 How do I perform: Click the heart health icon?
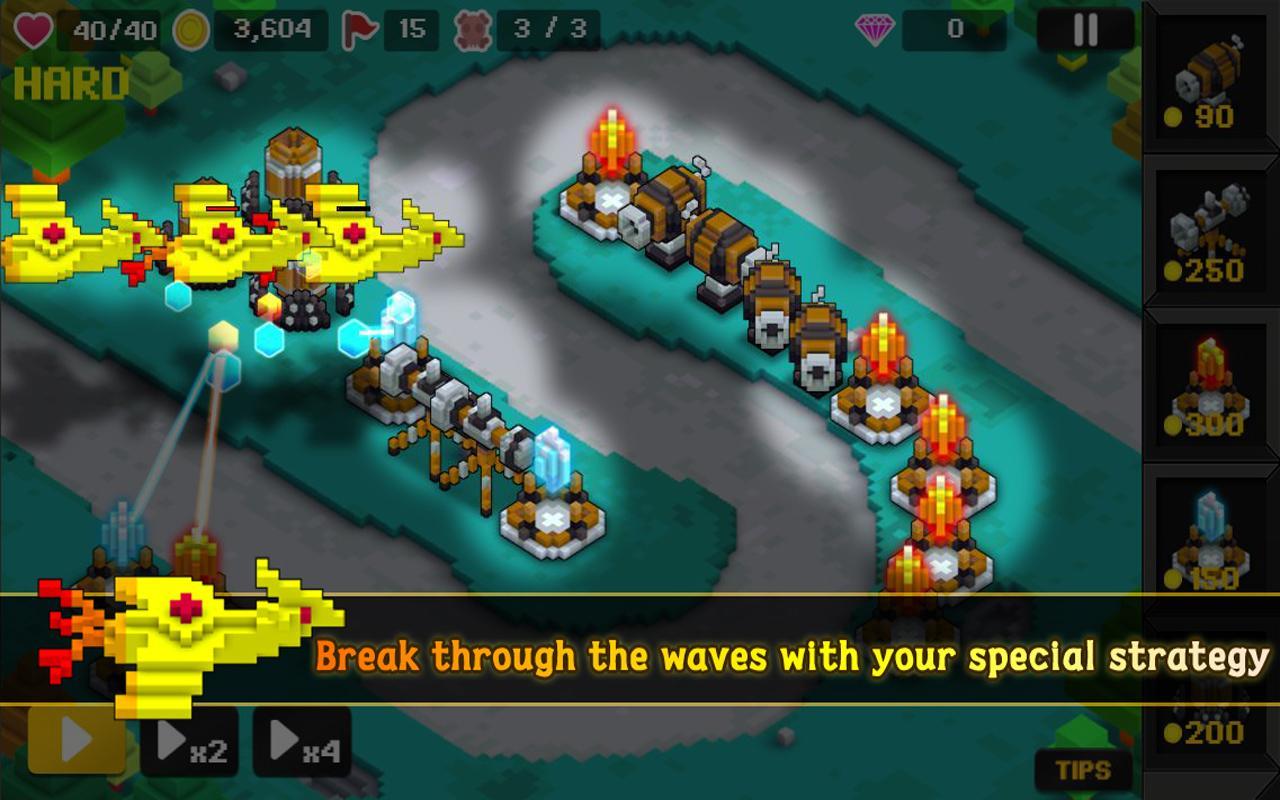click(31, 28)
